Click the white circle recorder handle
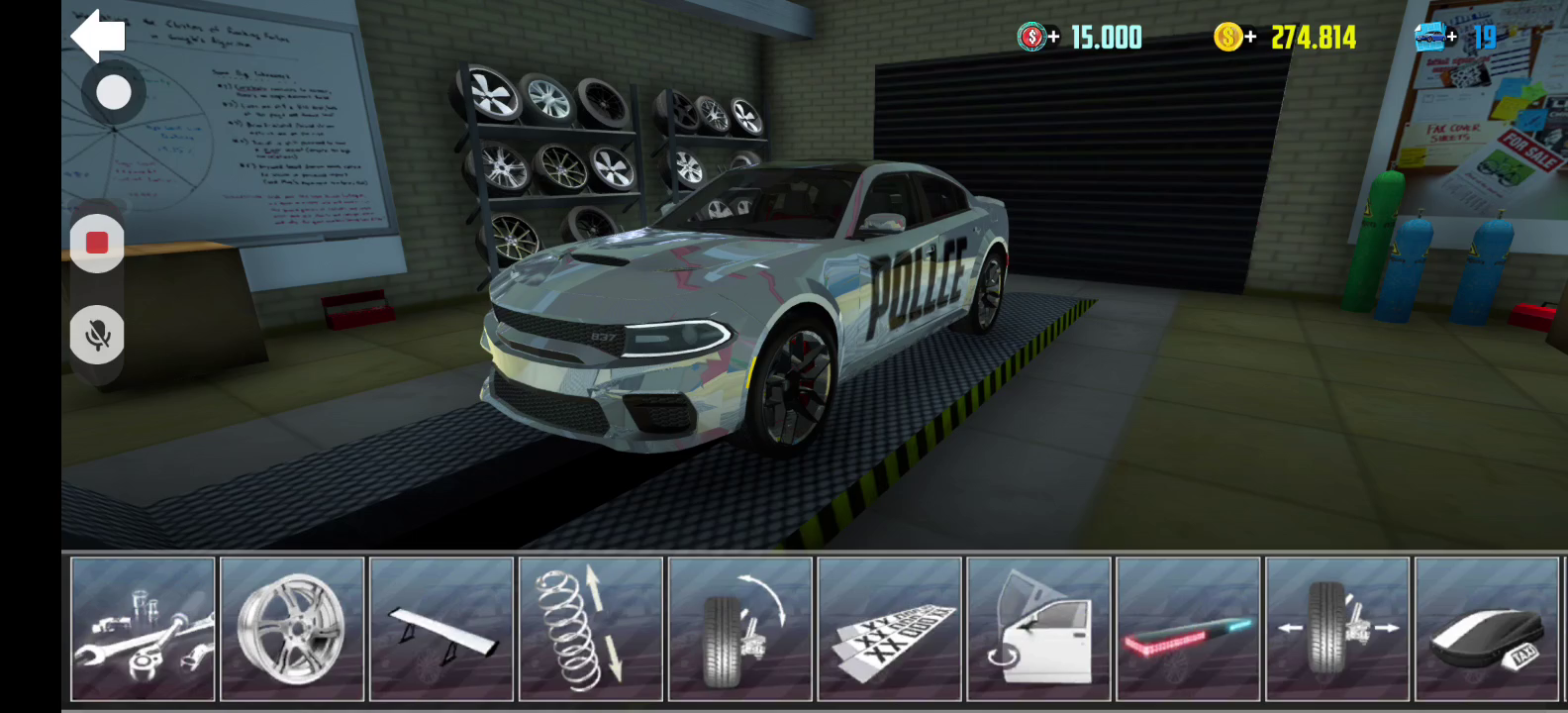The width and height of the screenshot is (1568, 713). tap(114, 93)
